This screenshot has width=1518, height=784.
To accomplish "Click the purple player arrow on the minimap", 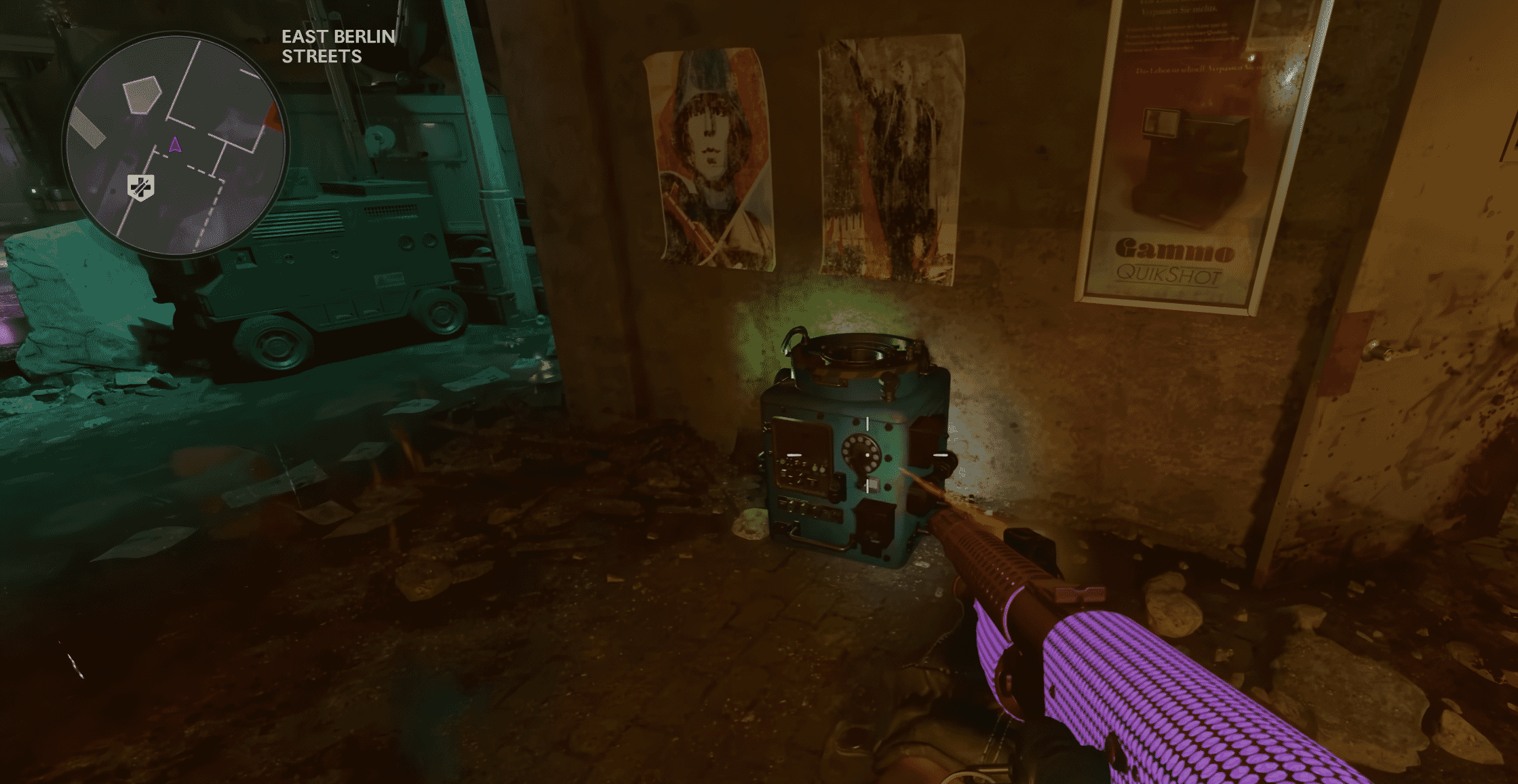I will 175,144.
